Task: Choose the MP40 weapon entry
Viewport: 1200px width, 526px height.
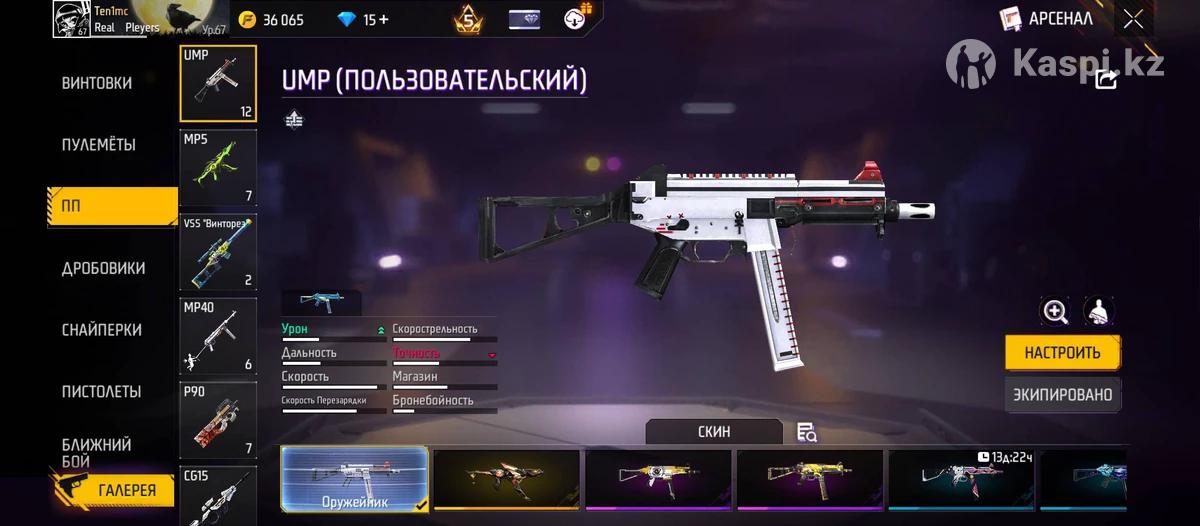Action: 218,336
